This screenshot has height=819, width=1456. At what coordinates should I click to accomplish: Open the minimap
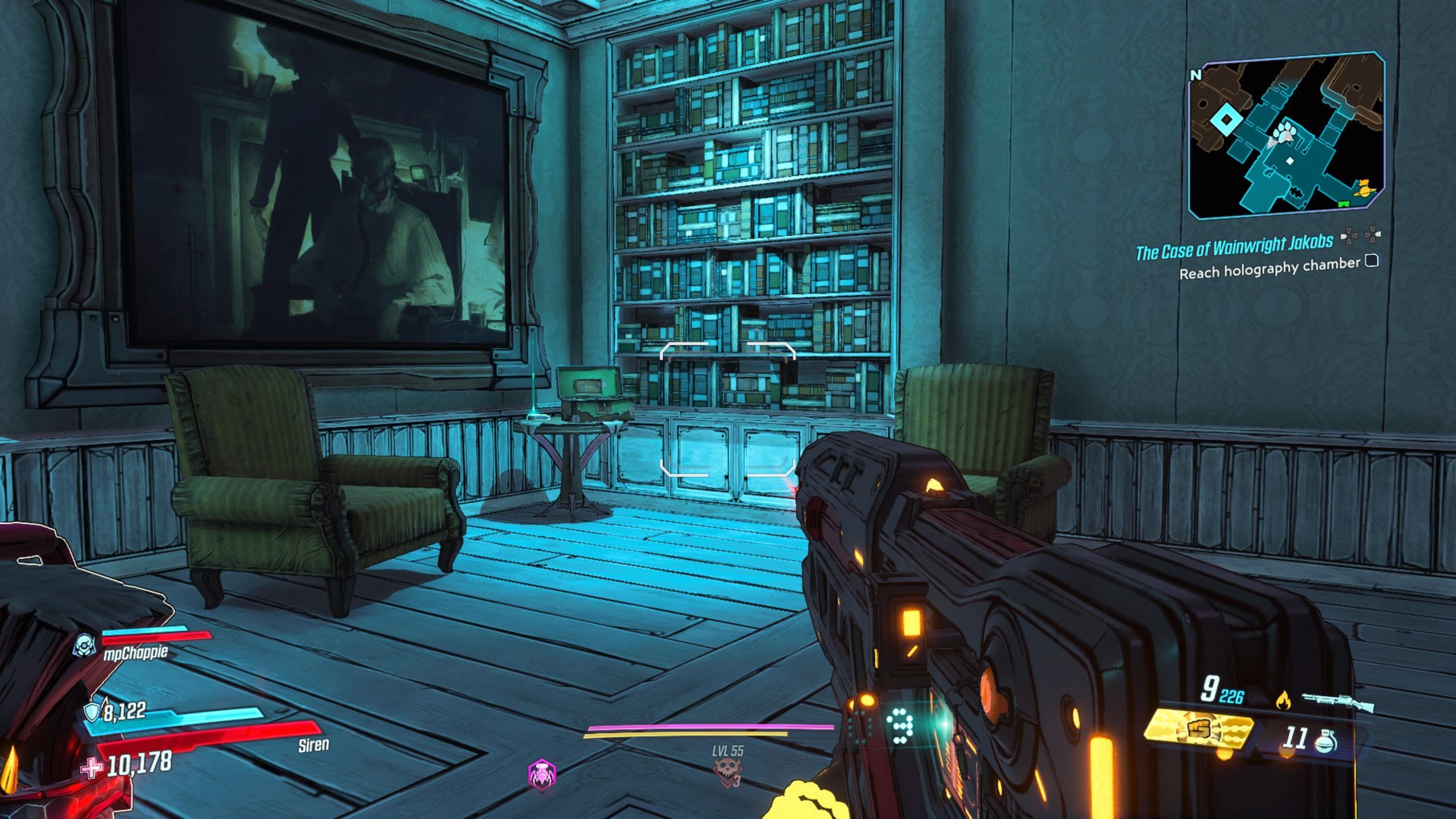pyautogui.click(x=1285, y=136)
